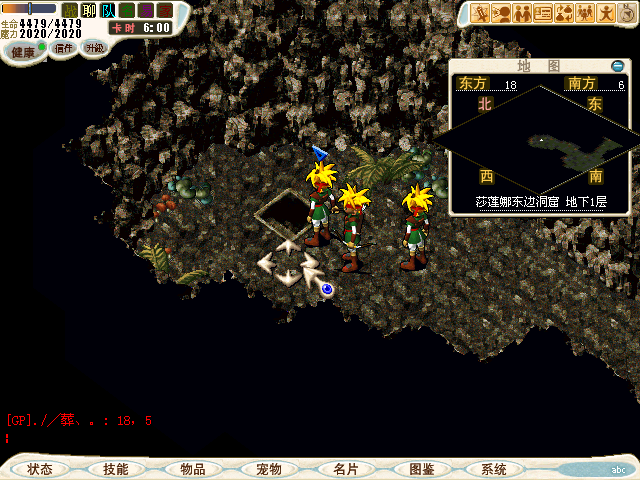Toggle the 战 battle switch
The width and height of the screenshot is (640, 480).
point(70,11)
